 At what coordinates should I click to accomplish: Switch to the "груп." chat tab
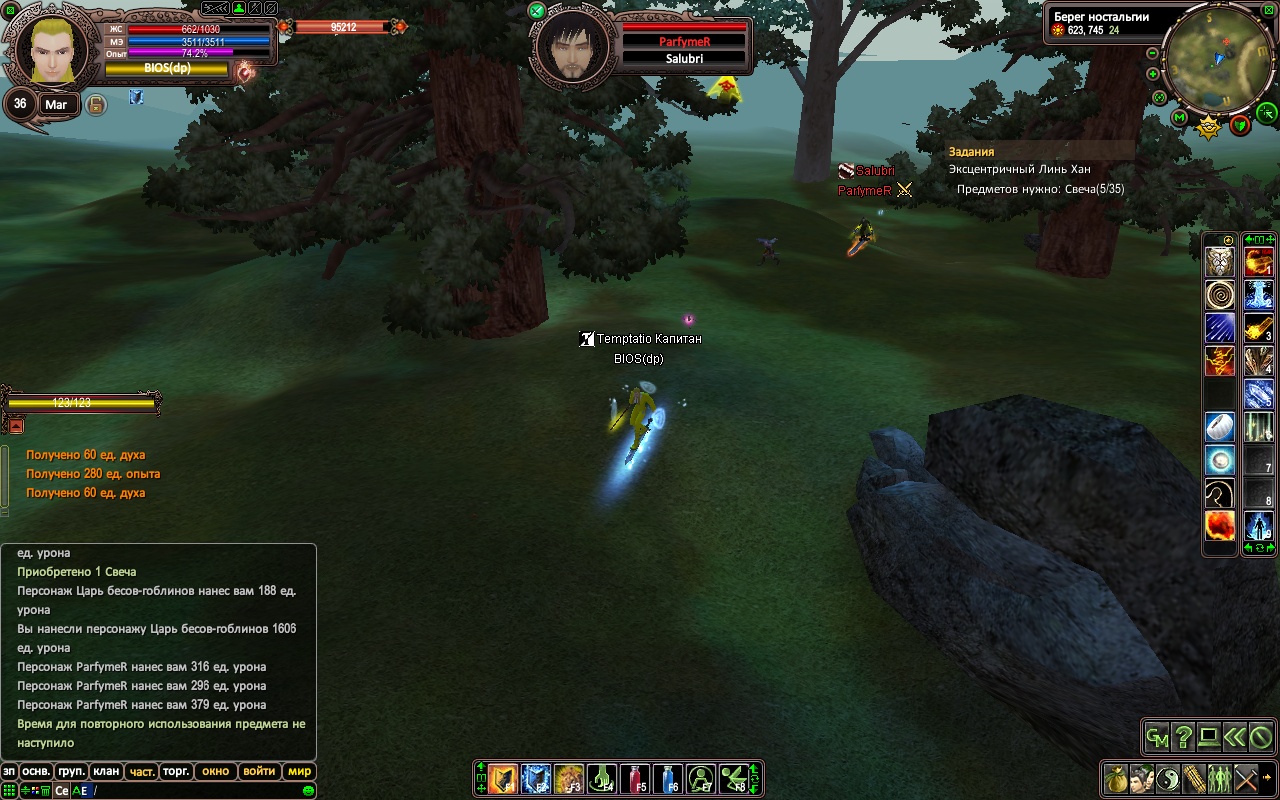click(71, 771)
